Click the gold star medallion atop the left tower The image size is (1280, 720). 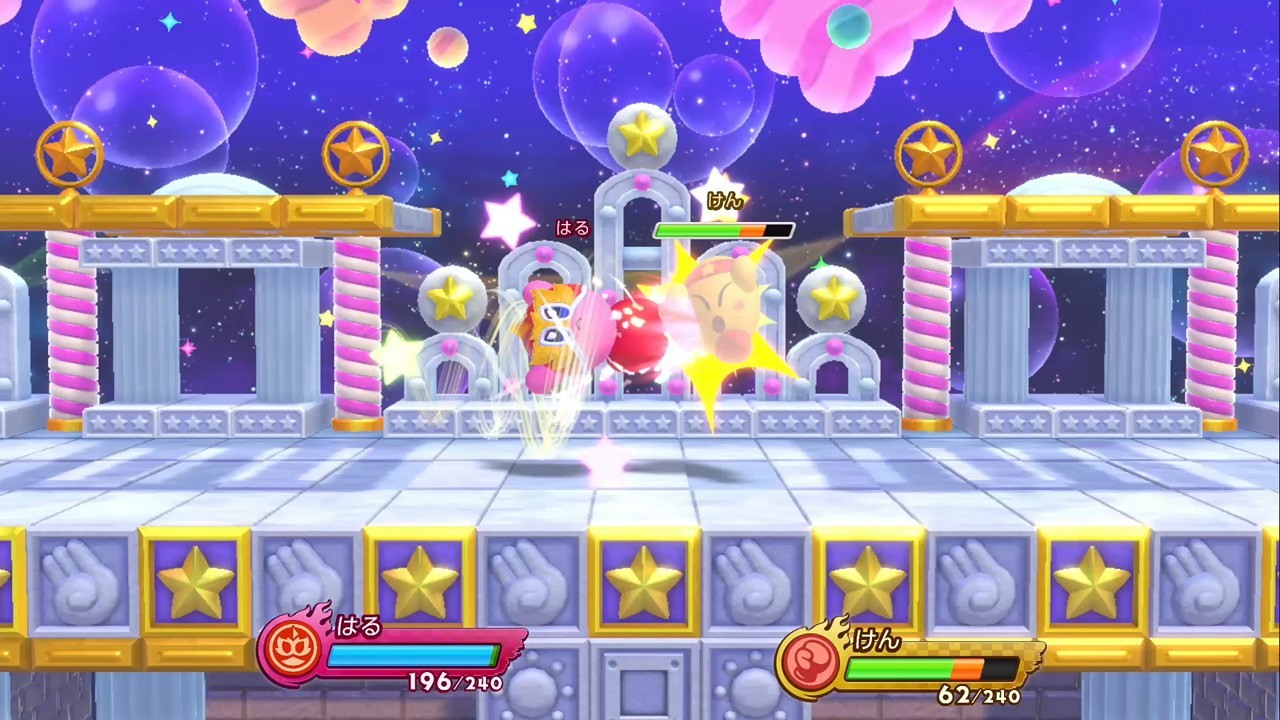click(70, 152)
